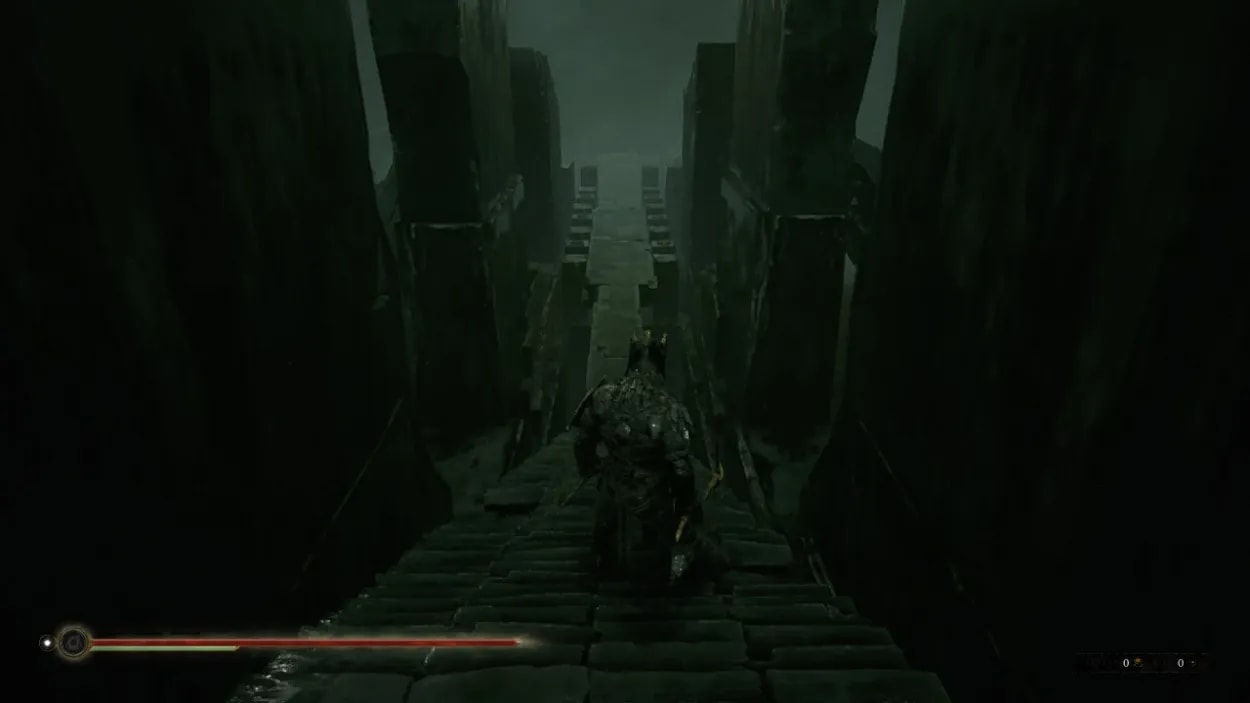Click the round shell emblem beside the health bar
Viewport: 1250px width, 703px height.
pyautogui.click(x=73, y=642)
